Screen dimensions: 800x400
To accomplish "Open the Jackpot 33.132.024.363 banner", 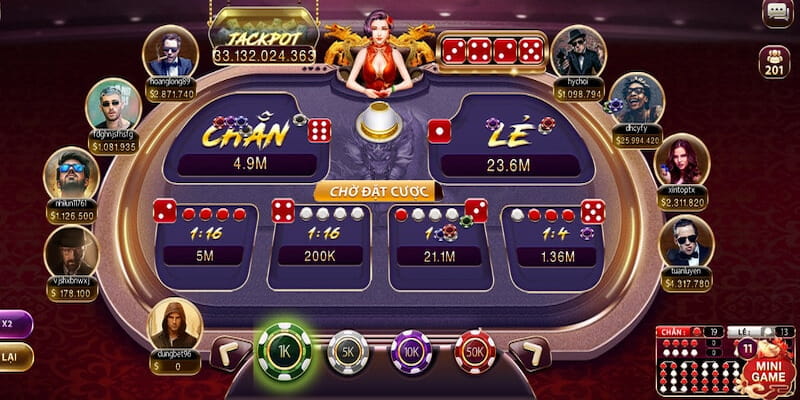I will 264,42.
